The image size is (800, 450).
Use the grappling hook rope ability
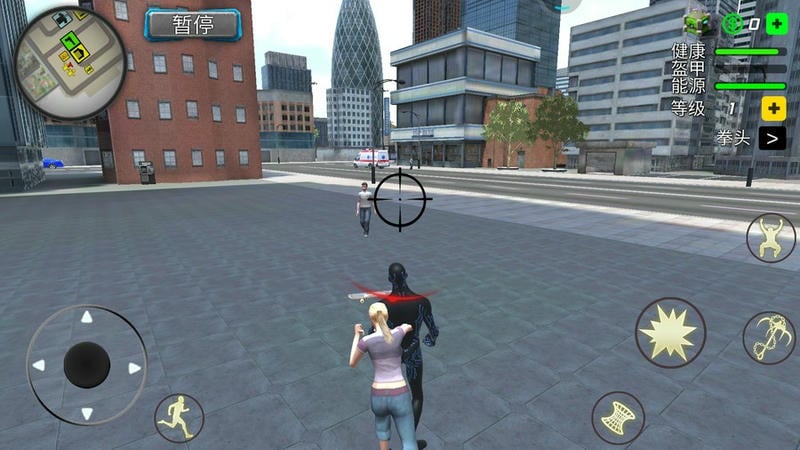[768, 338]
